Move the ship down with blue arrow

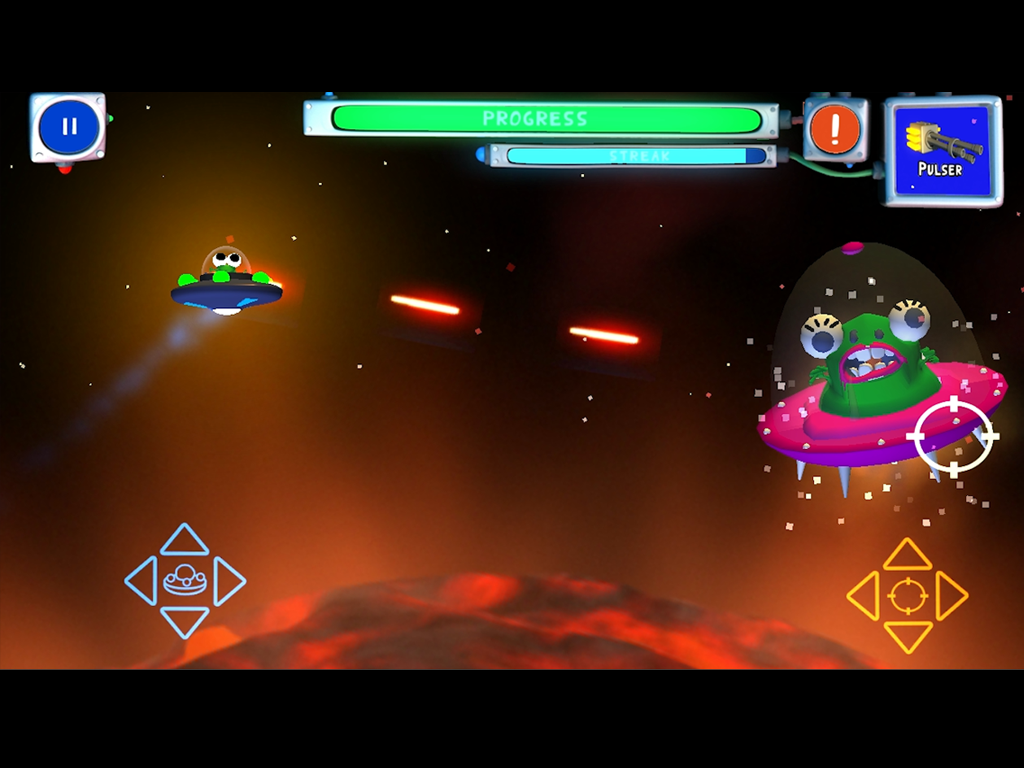[x=185, y=622]
